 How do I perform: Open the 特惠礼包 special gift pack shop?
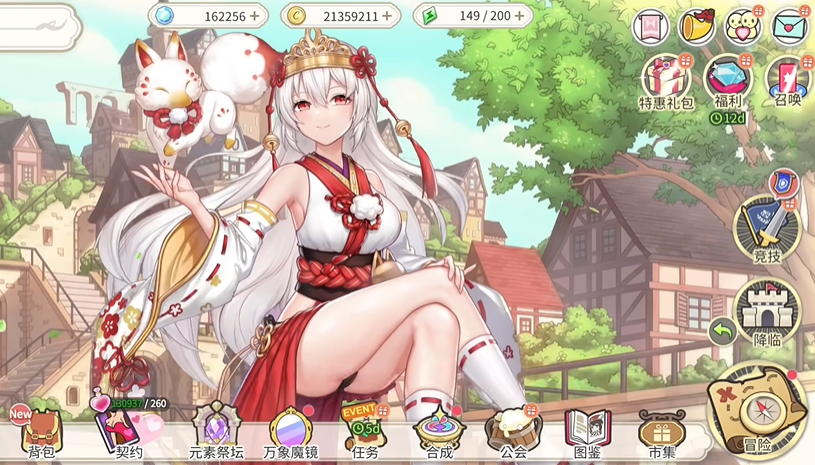[x=666, y=80]
